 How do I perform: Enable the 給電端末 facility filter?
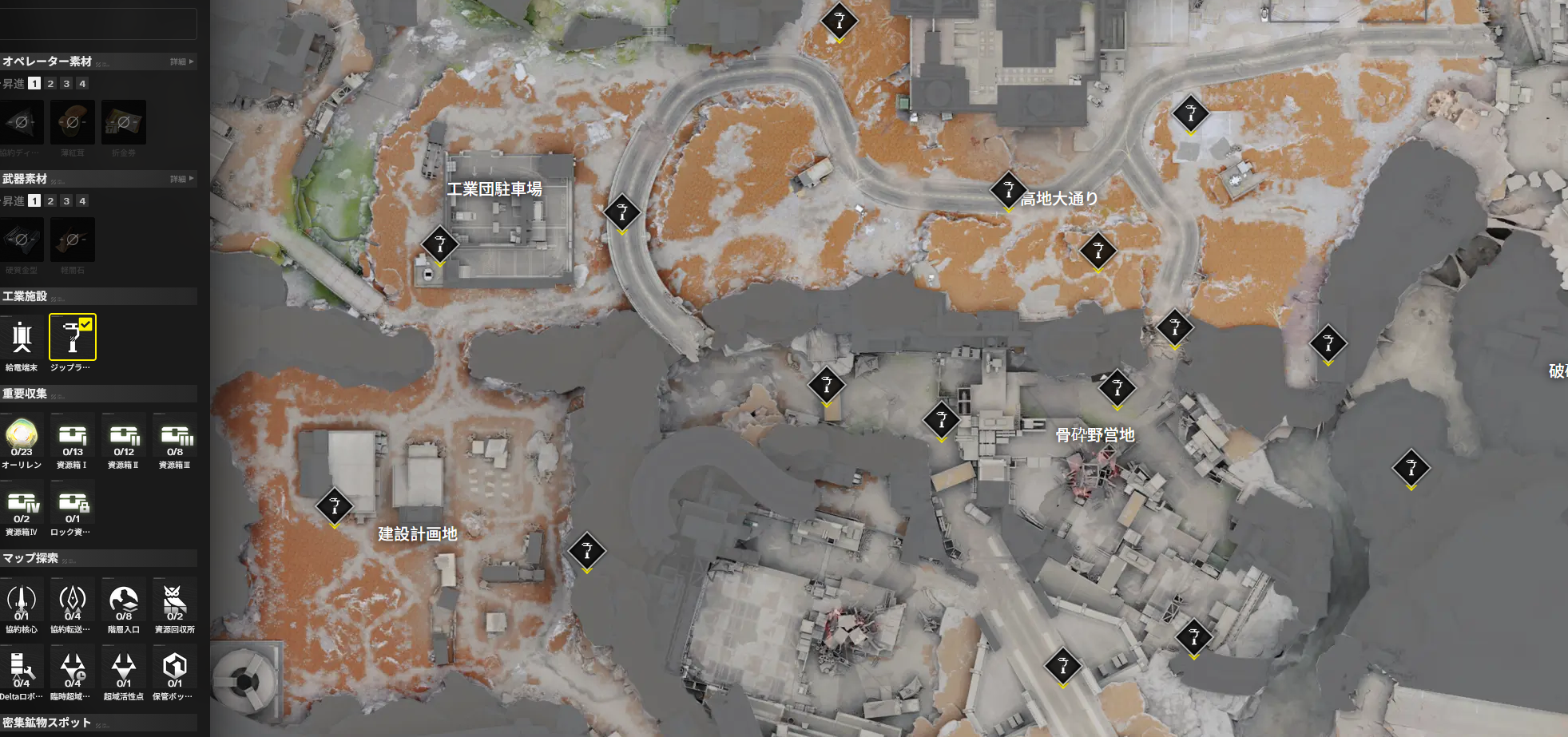pyautogui.click(x=22, y=338)
